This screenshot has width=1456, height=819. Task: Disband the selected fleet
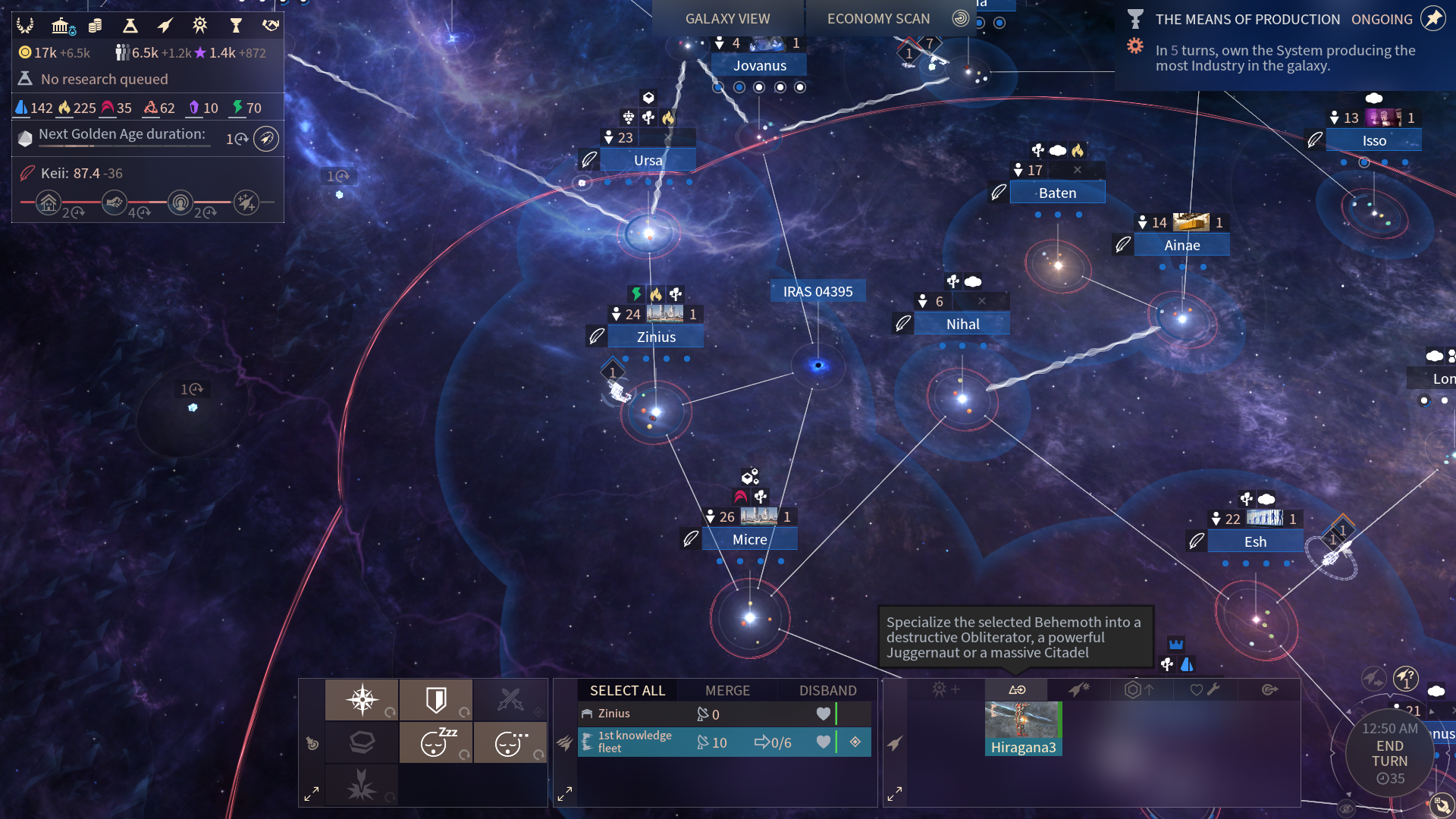point(827,690)
